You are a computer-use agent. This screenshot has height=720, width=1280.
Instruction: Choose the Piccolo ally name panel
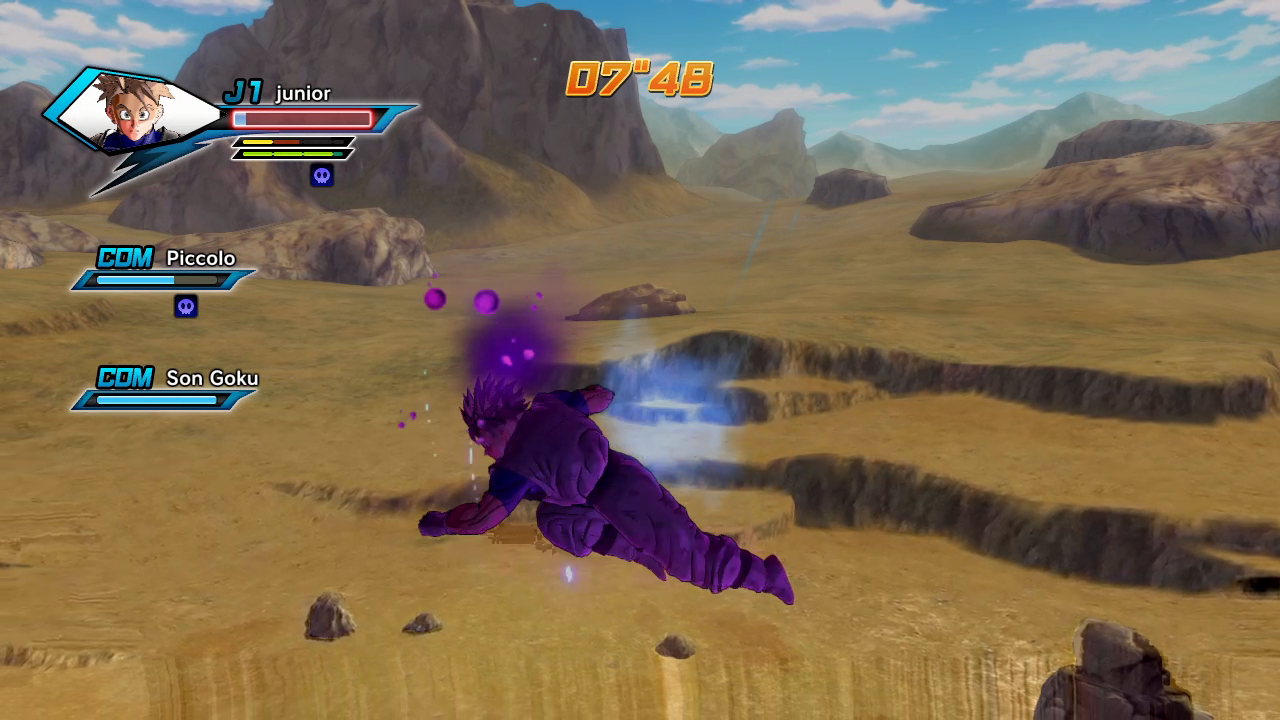click(166, 270)
